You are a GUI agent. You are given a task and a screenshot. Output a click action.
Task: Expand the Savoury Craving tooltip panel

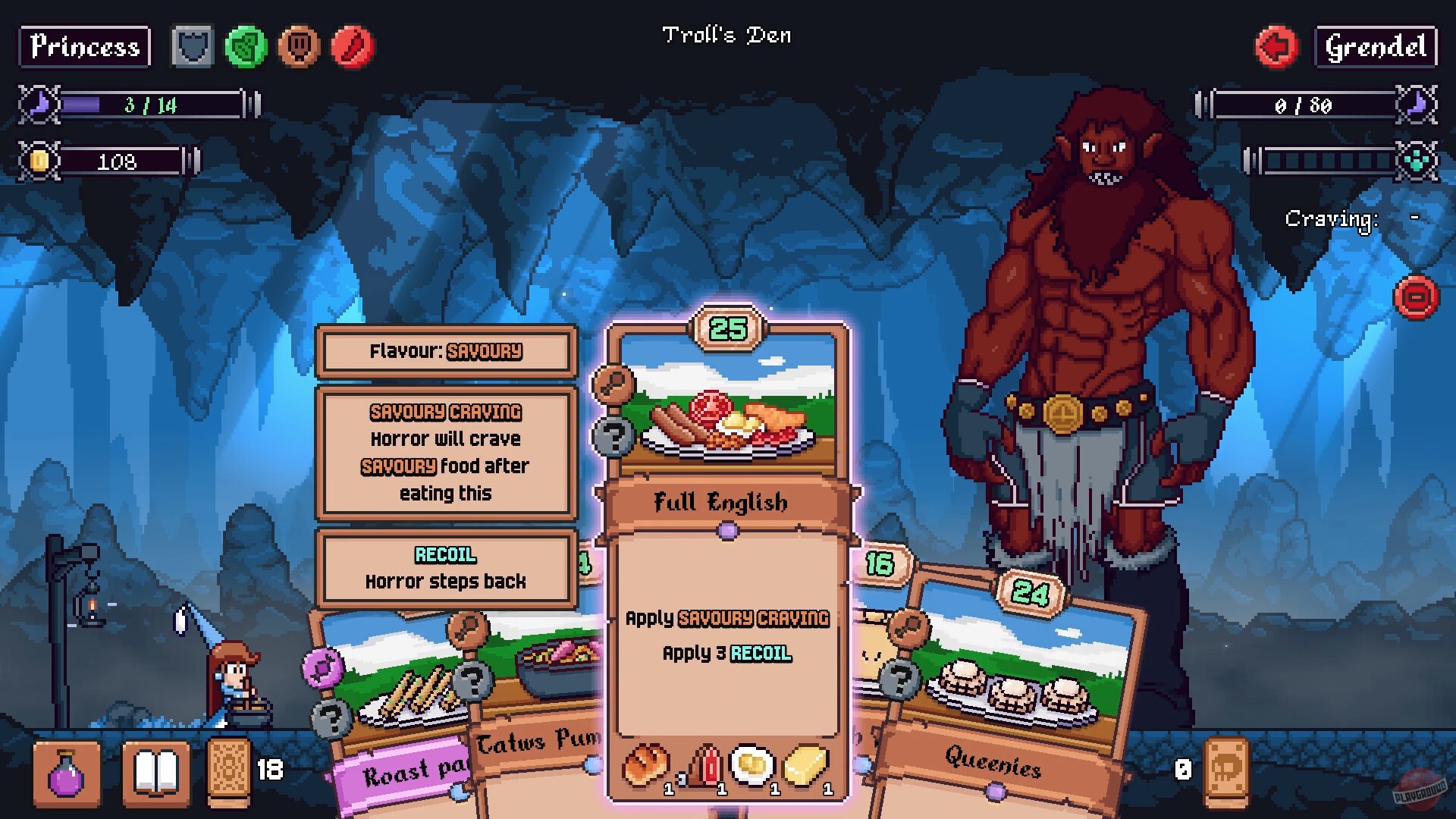(445, 453)
